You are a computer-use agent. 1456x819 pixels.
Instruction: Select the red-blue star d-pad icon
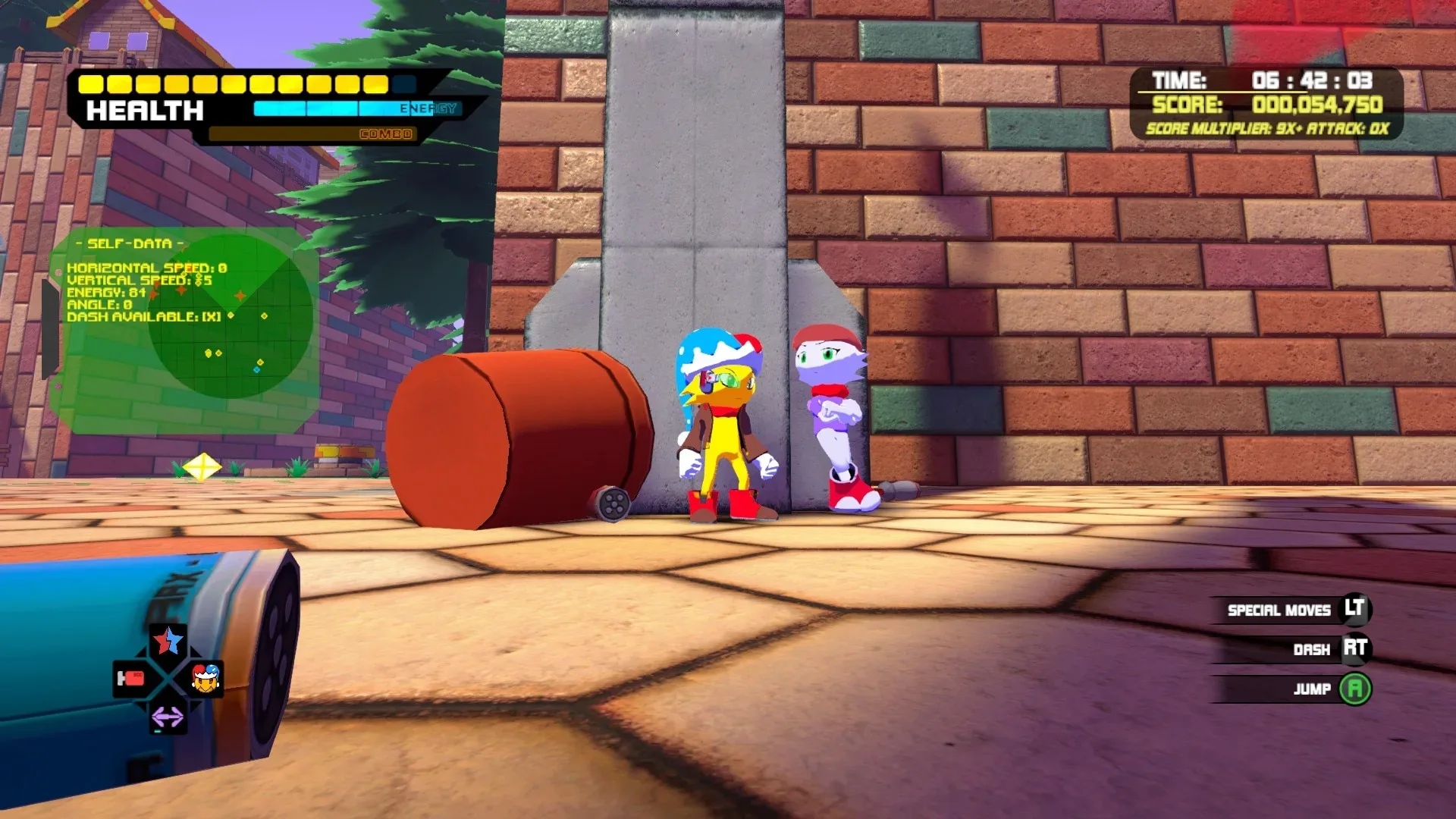[165, 641]
